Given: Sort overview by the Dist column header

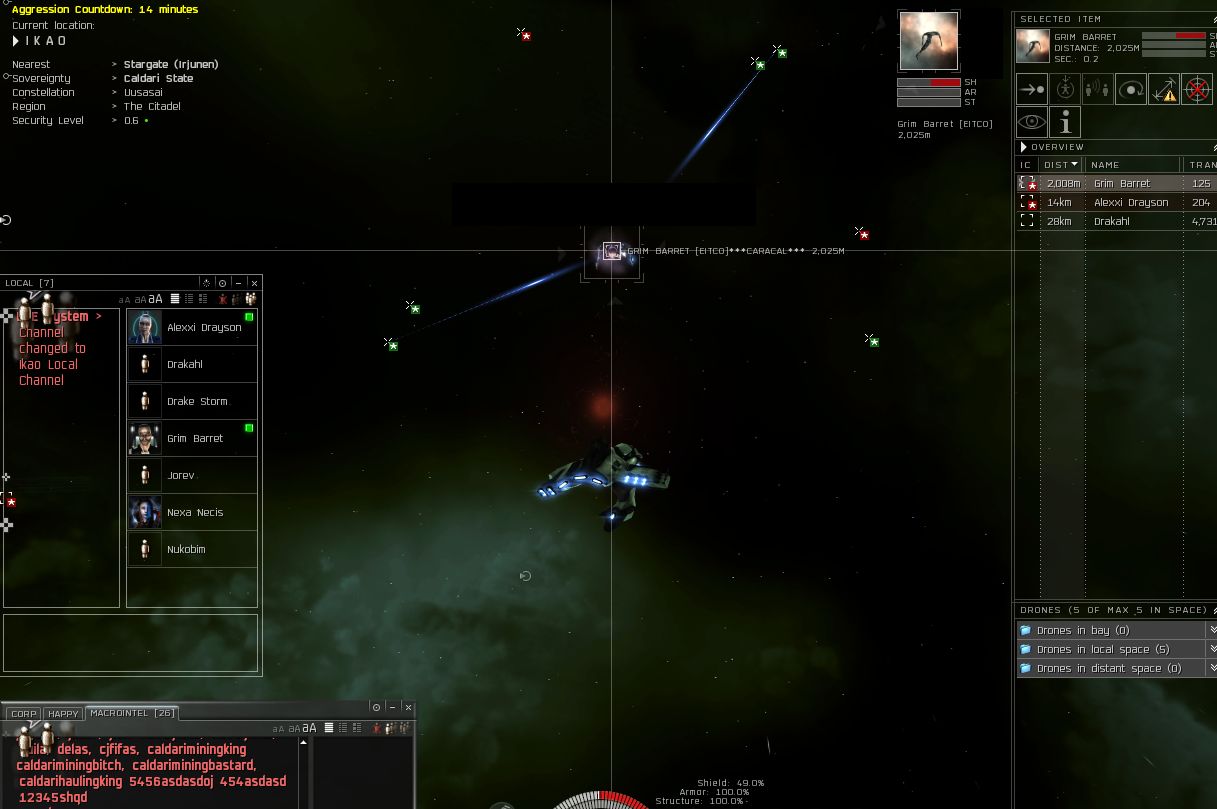Looking at the screenshot, I should [1060, 165].
